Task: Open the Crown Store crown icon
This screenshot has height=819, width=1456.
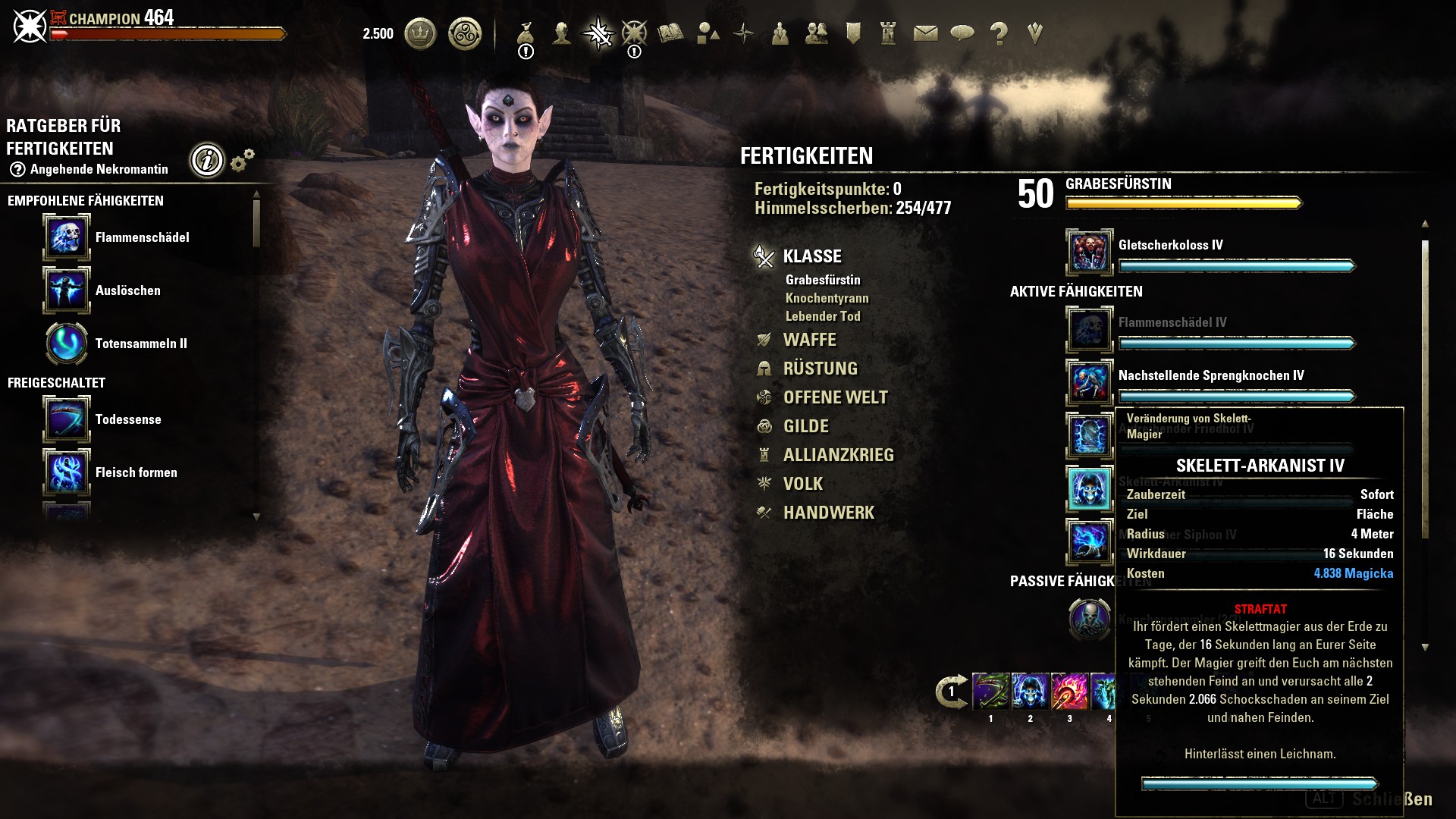Action: (x=420, y=34)
